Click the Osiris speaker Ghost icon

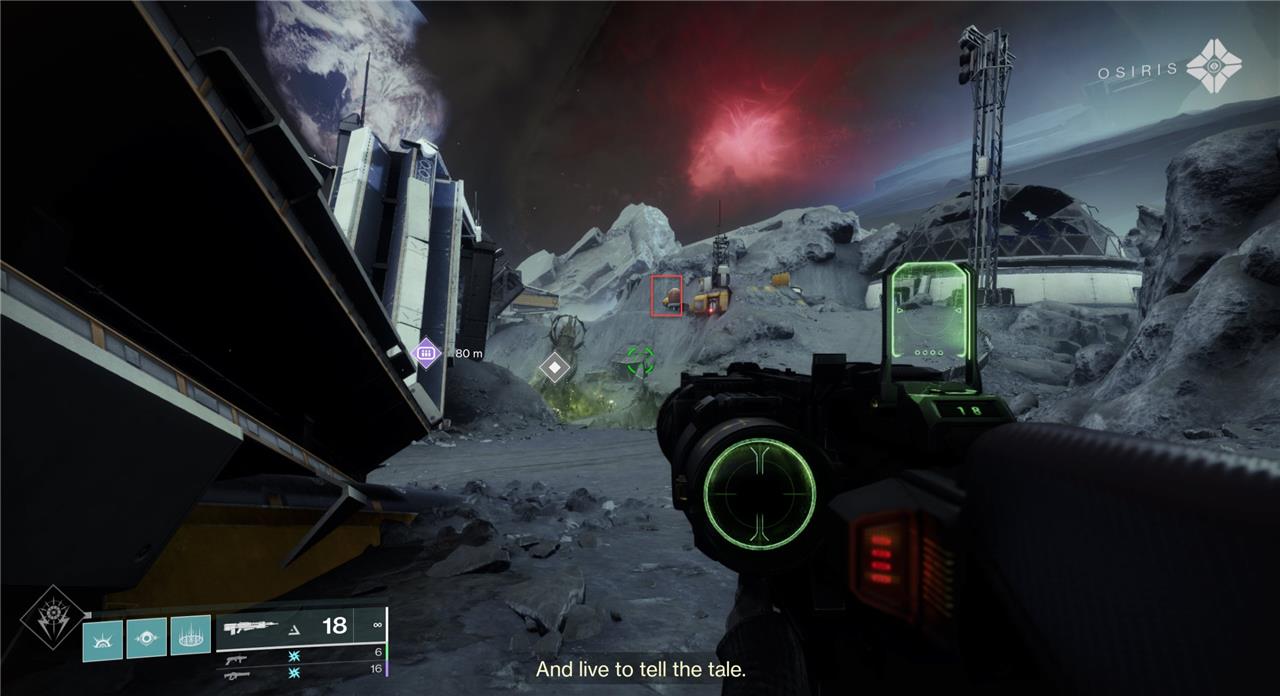[x=1213, y=66]
